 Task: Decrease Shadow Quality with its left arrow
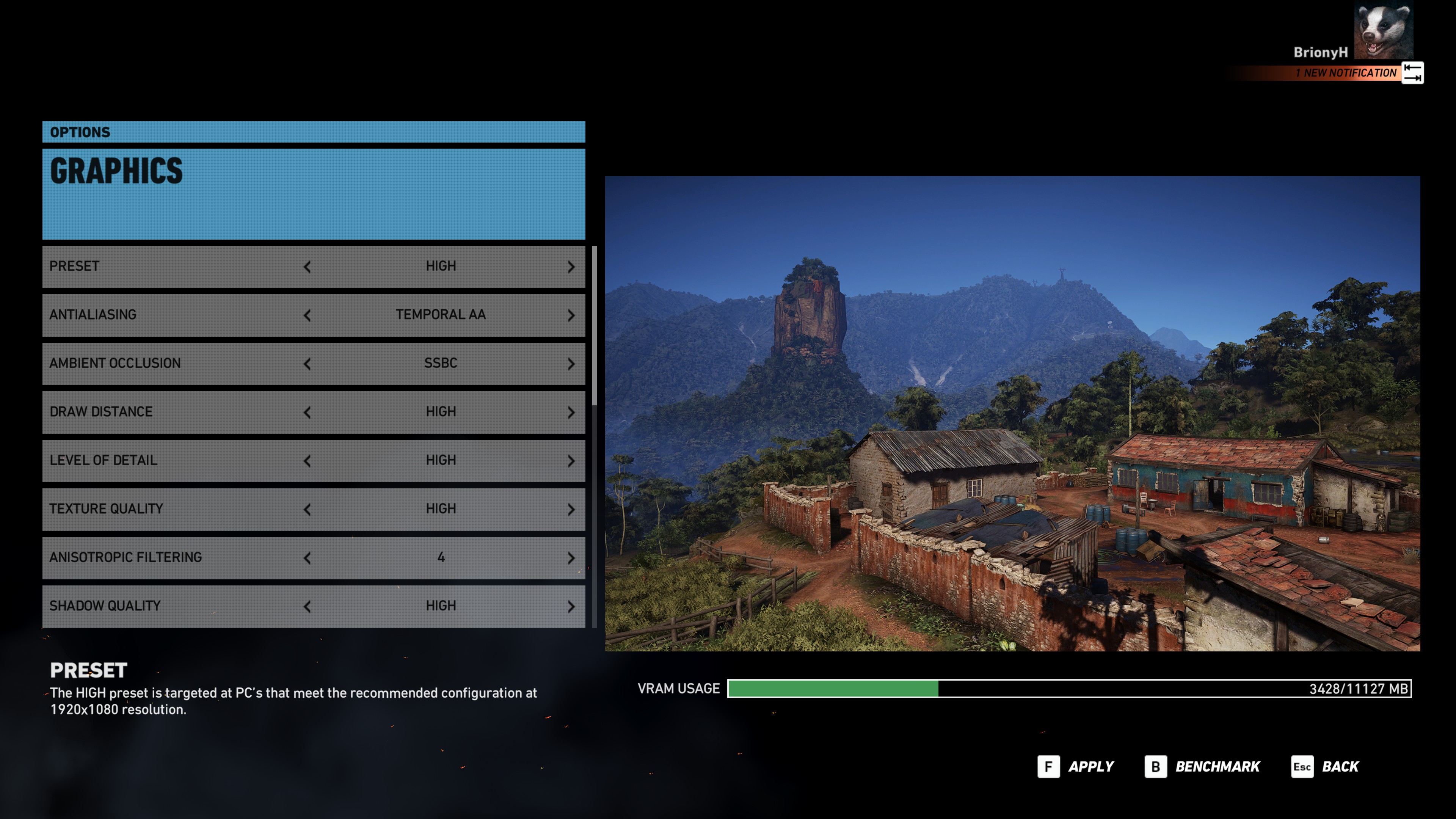pyautogui.click(x=307, y=607)
